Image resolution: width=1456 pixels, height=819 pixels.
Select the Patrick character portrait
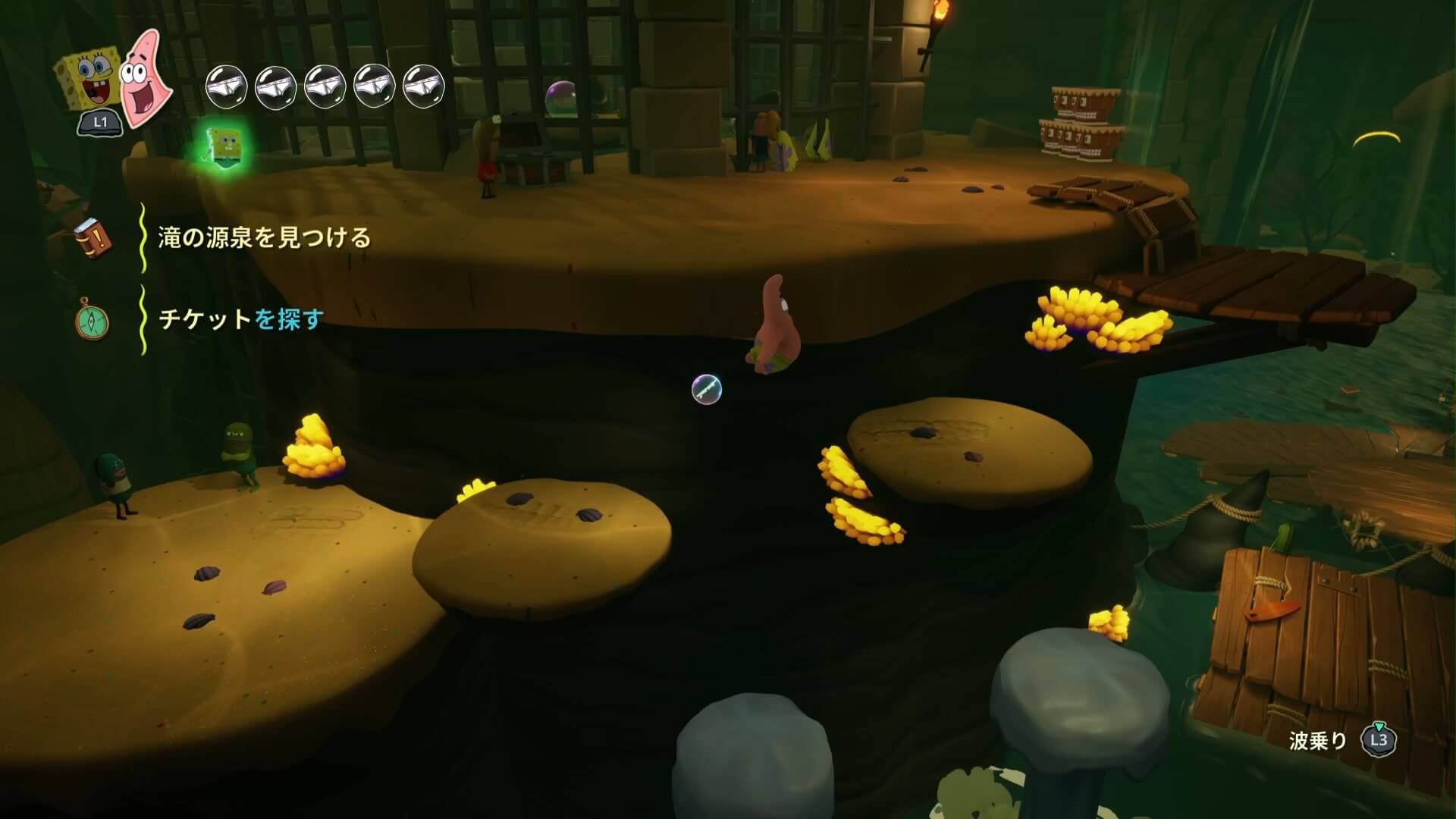pos(145,80)
